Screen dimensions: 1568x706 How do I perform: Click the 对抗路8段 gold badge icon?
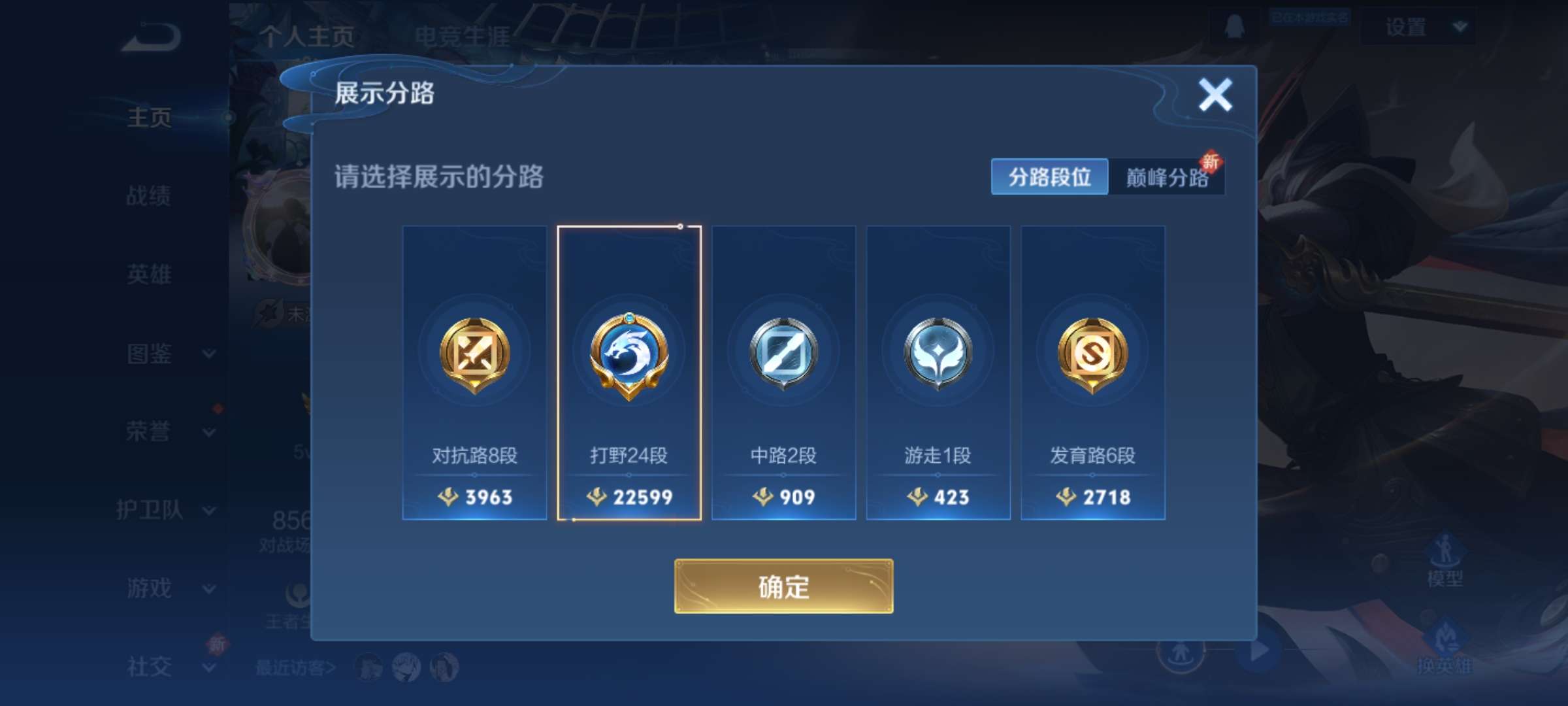click(474, 353)
